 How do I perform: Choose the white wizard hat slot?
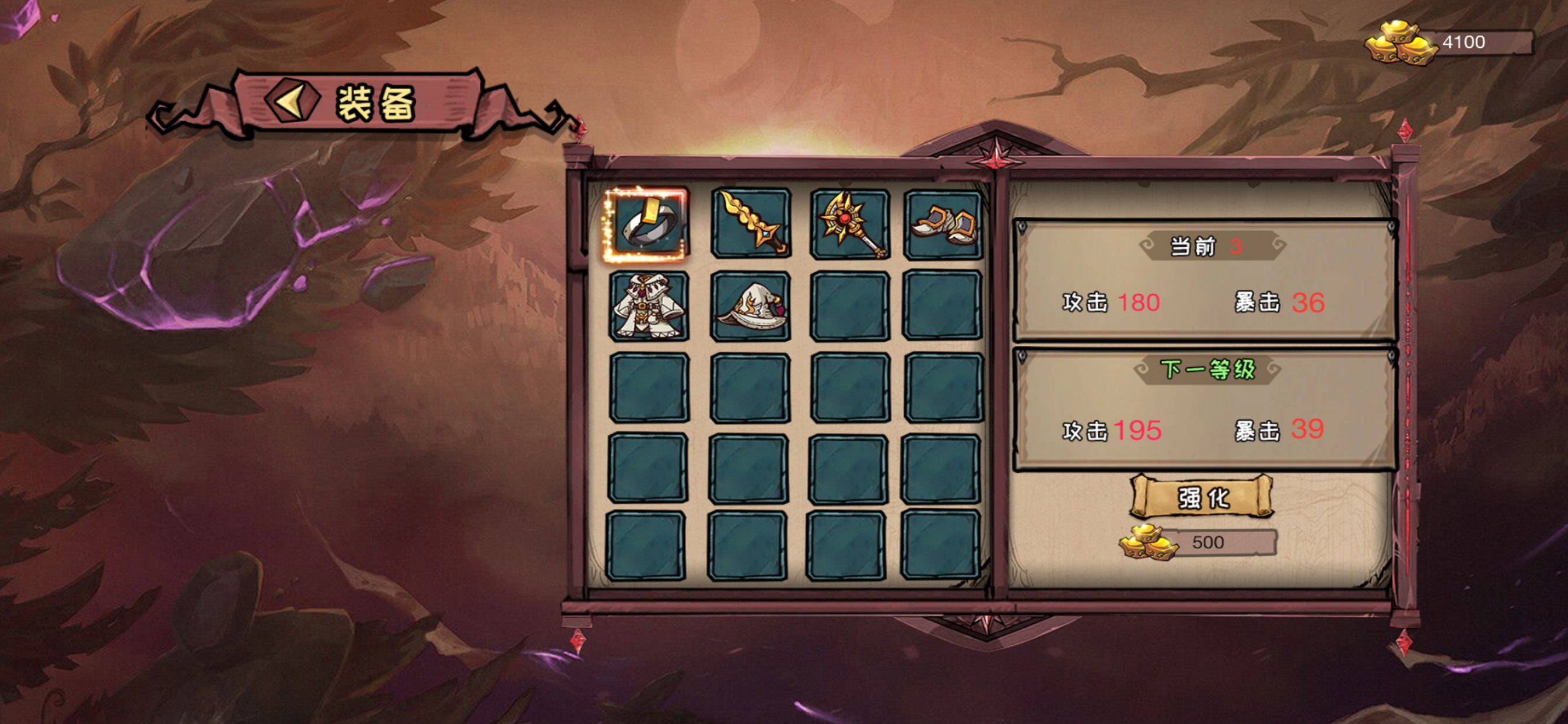coord(751,306)
